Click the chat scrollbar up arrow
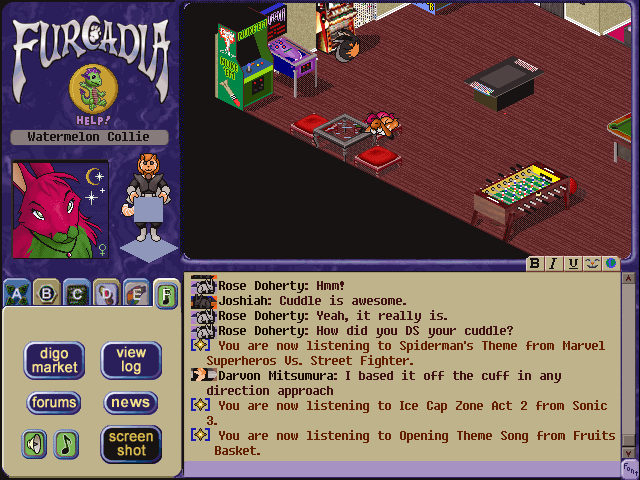640x480 pixels. (630, 281)
